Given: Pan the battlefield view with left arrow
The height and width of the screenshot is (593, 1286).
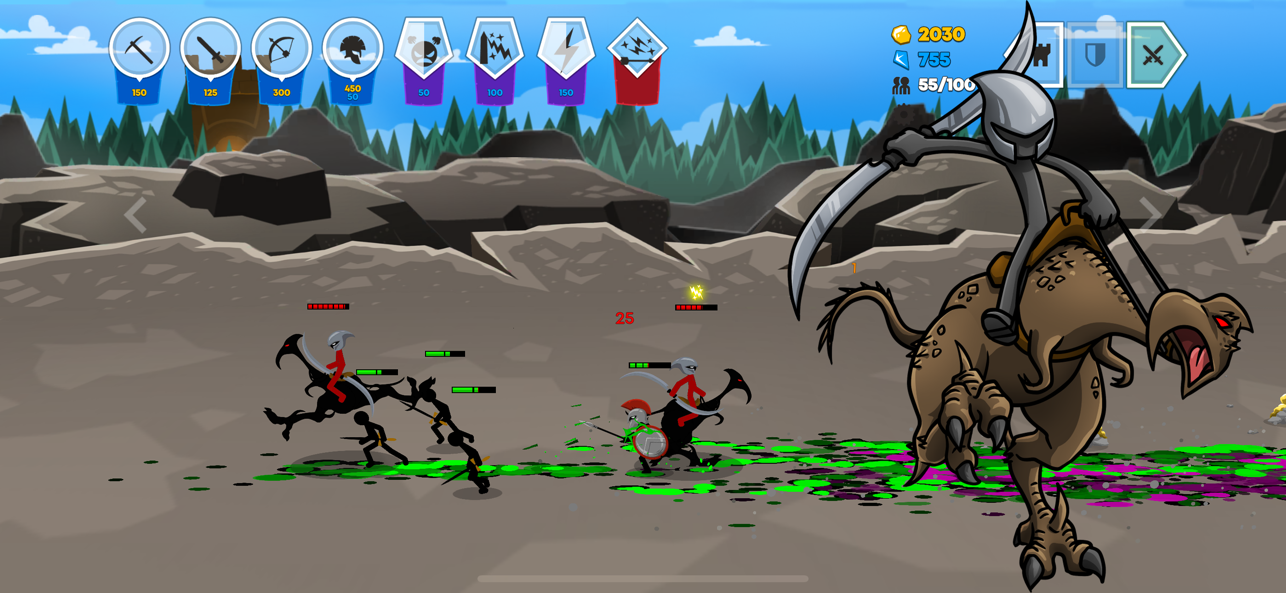Looking at the screenshot, I should (x=135, y=215).
